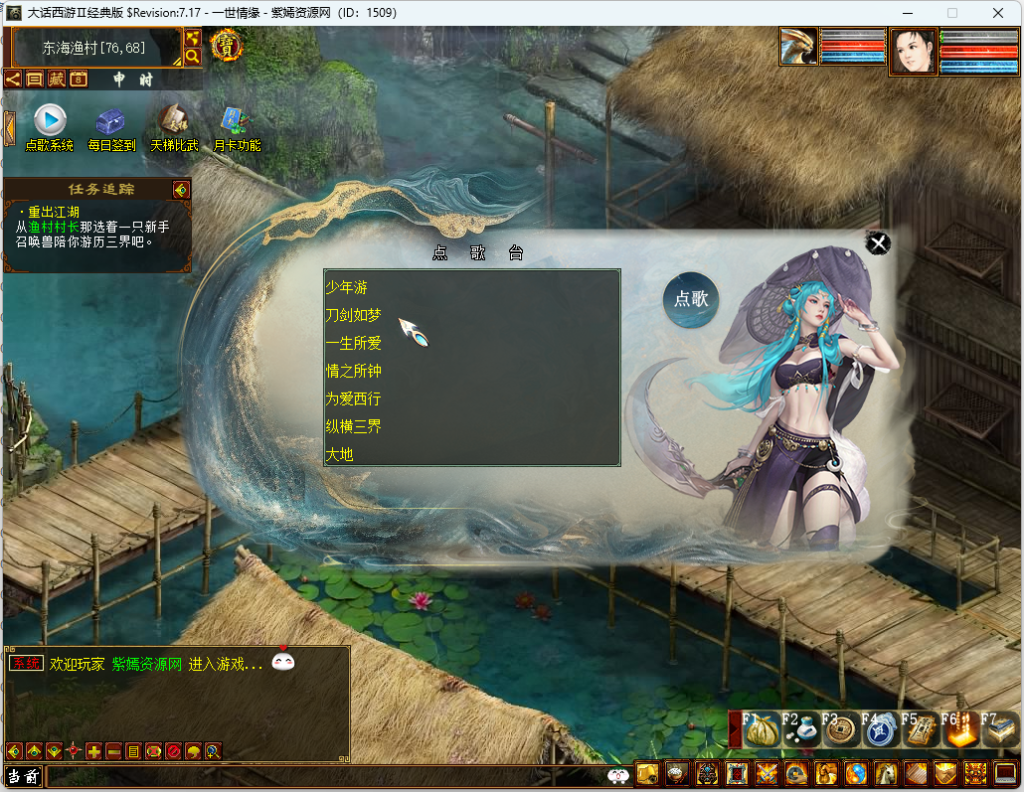The width and height of the screenshot is (1024, 792).
Task: Click the magnifier button beside the location name
Action: point(192,57)
